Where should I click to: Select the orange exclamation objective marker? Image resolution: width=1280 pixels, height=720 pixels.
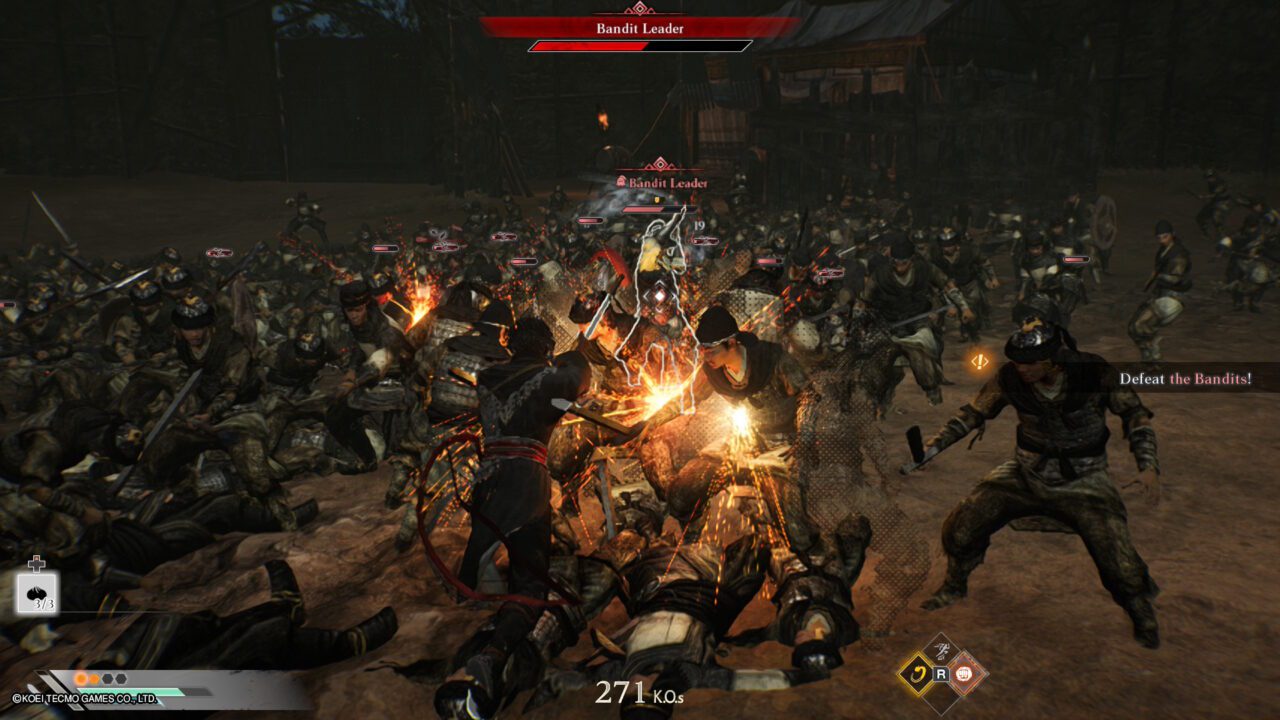980,362
